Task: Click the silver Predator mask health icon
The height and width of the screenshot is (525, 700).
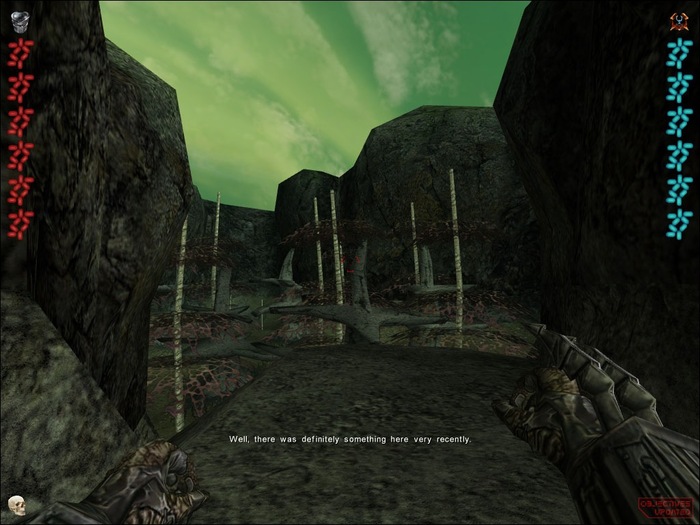Action: click(x=18, y=22)
